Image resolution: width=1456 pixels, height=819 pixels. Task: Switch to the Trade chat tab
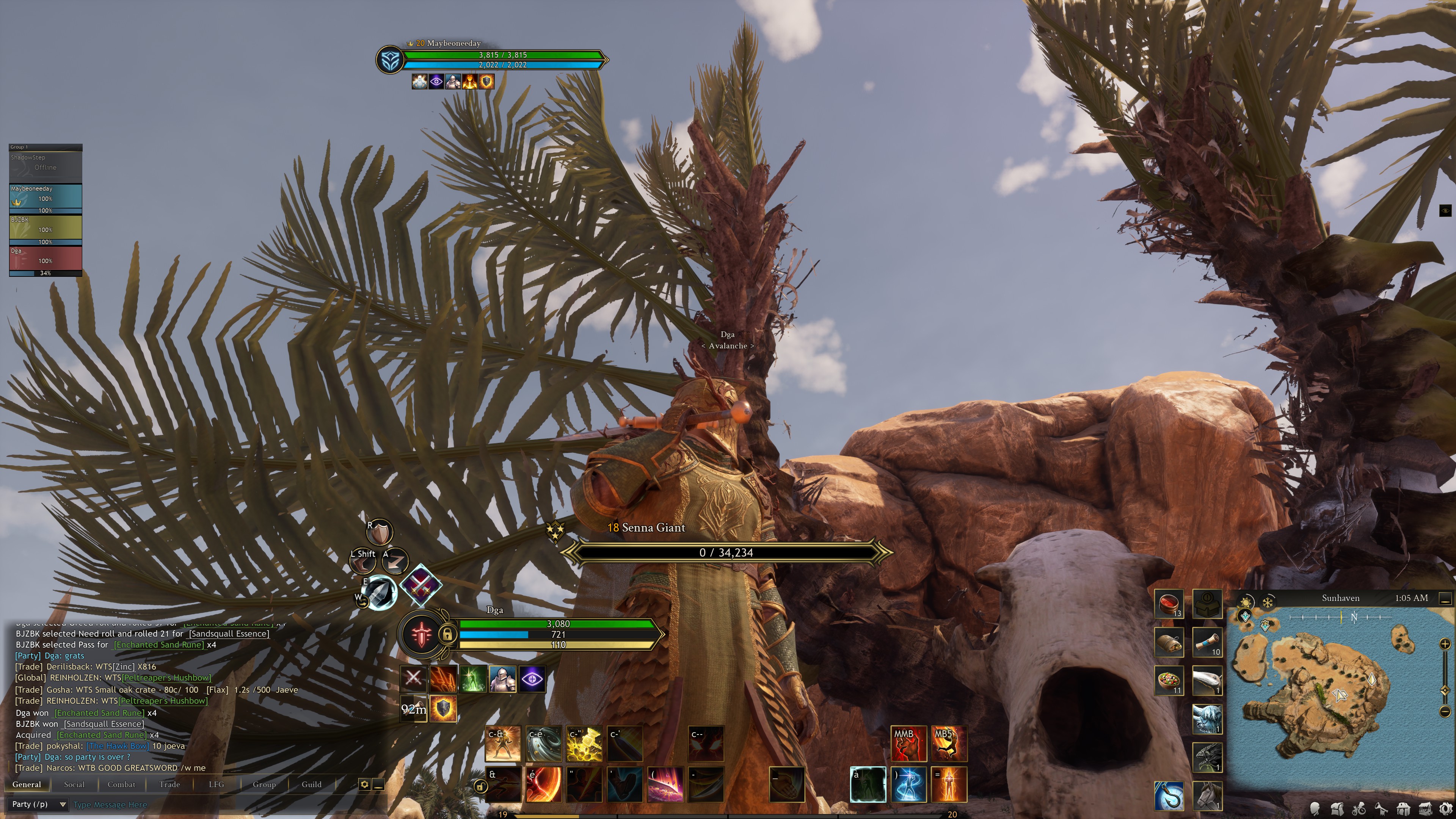point(169,784)
